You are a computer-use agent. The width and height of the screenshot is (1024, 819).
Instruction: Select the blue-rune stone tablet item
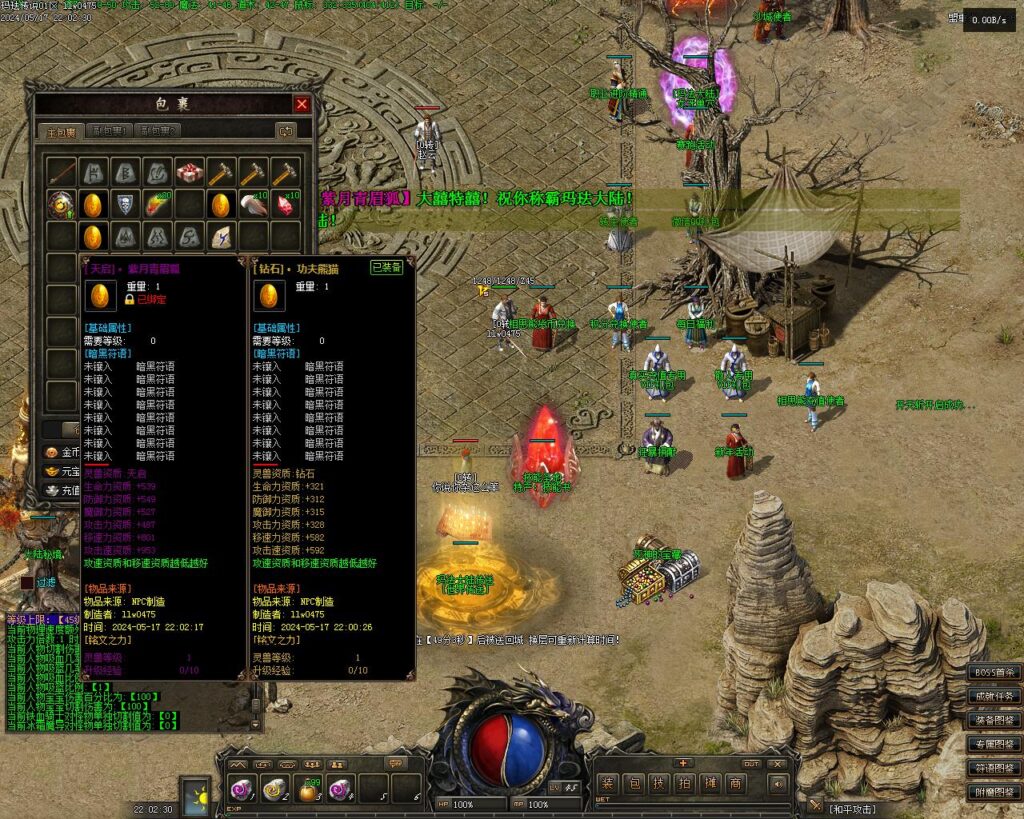pyautogui.click(x=220, y=237)
